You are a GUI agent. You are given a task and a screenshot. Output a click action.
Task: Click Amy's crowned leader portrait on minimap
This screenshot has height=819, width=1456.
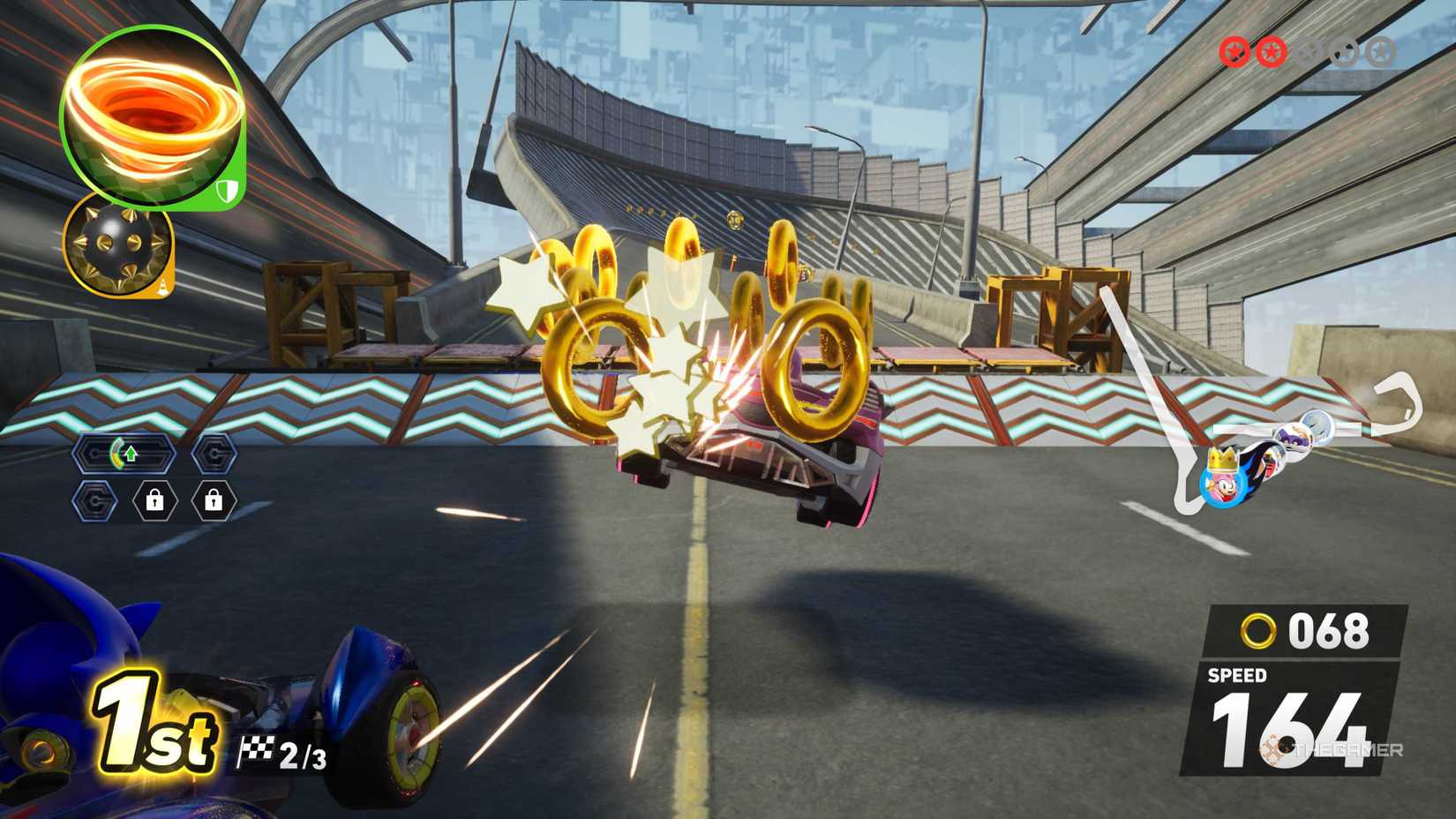[1222, 485]
